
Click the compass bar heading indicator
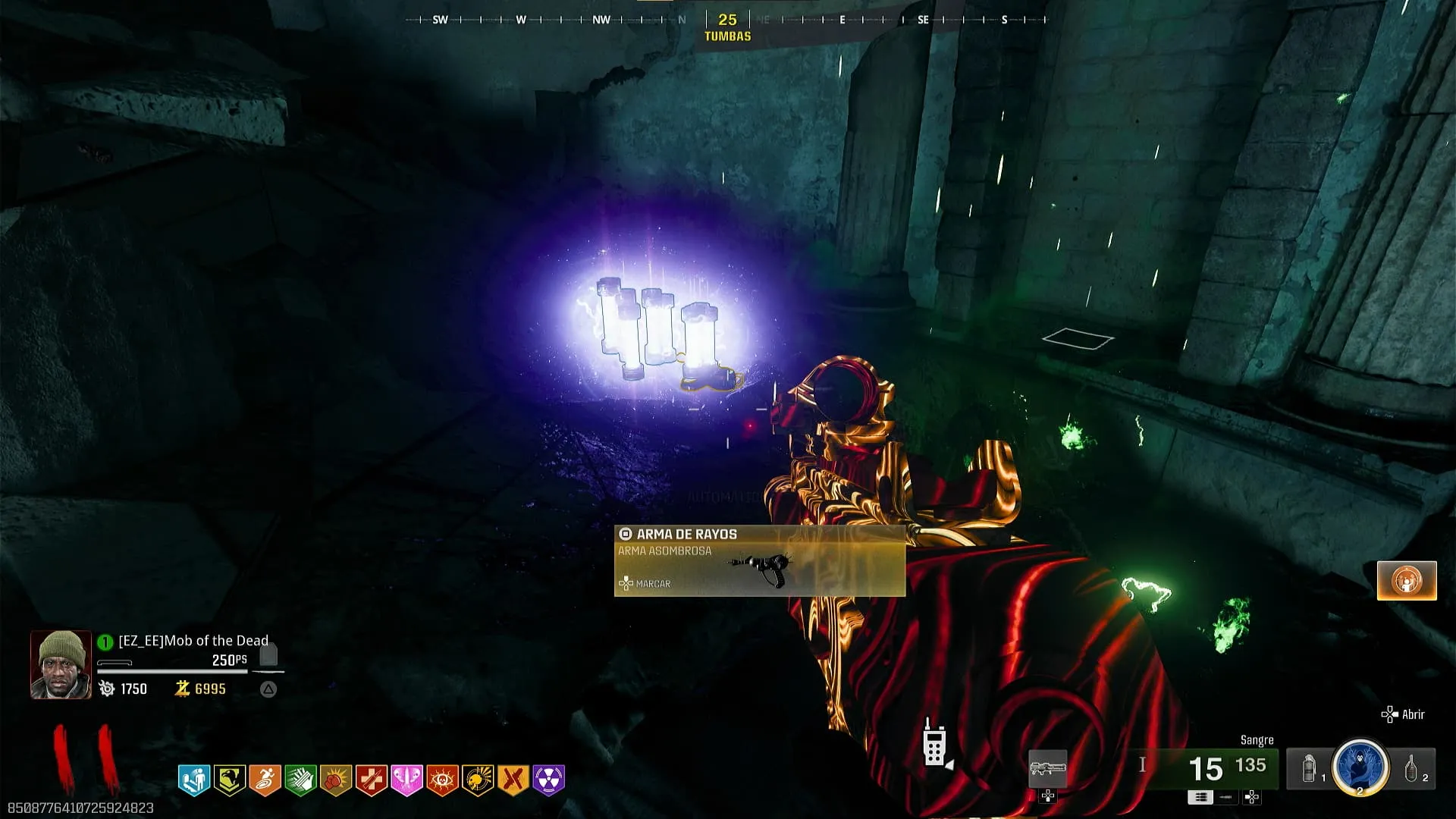(x=727, y=20)
